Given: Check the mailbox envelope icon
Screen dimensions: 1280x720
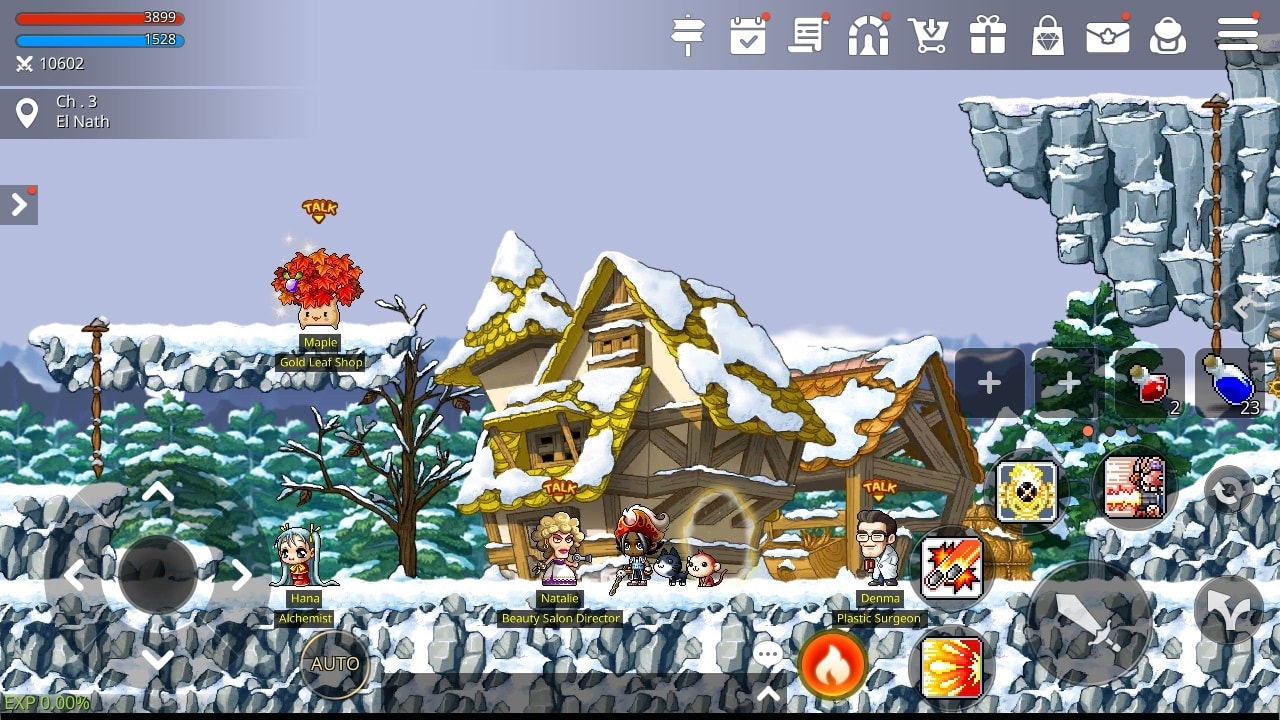Looking at the screenshot, I should click(1107, 36).
